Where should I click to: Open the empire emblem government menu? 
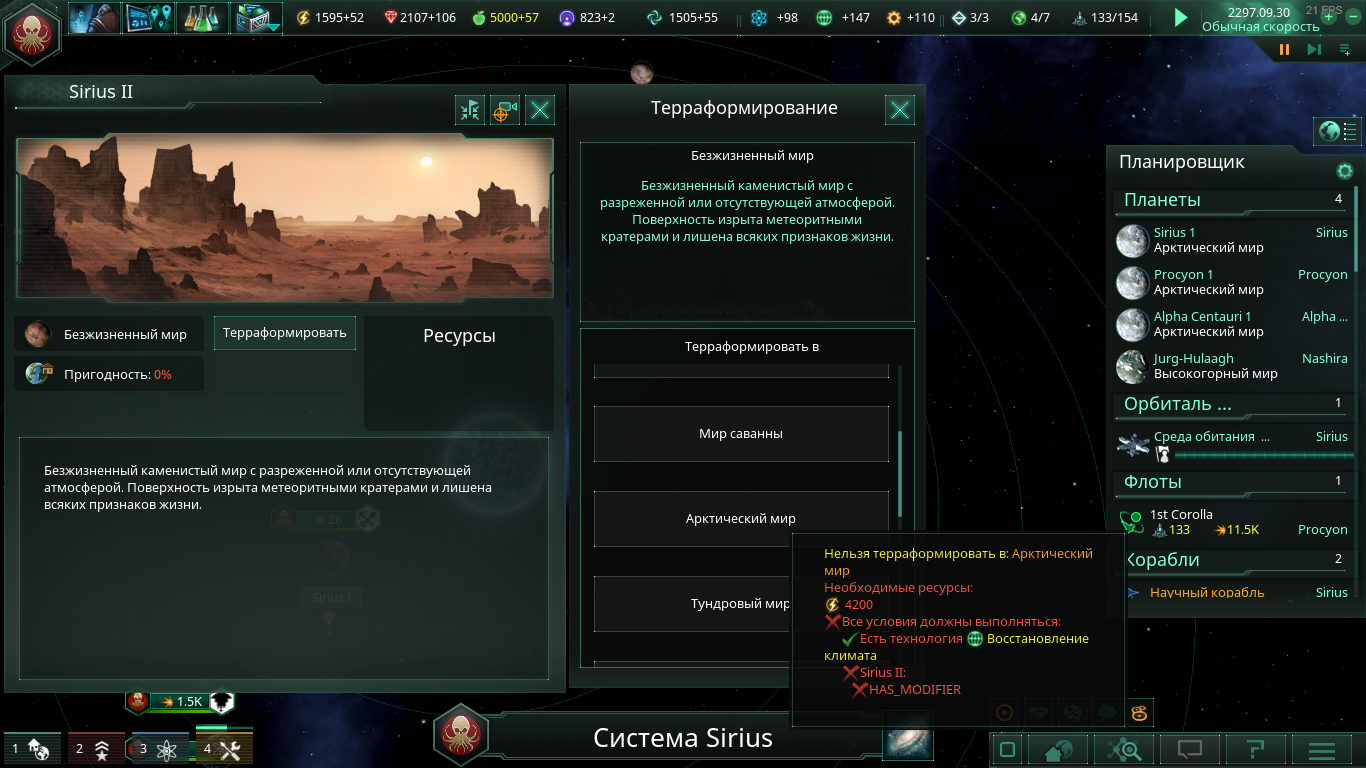[33, 32]
